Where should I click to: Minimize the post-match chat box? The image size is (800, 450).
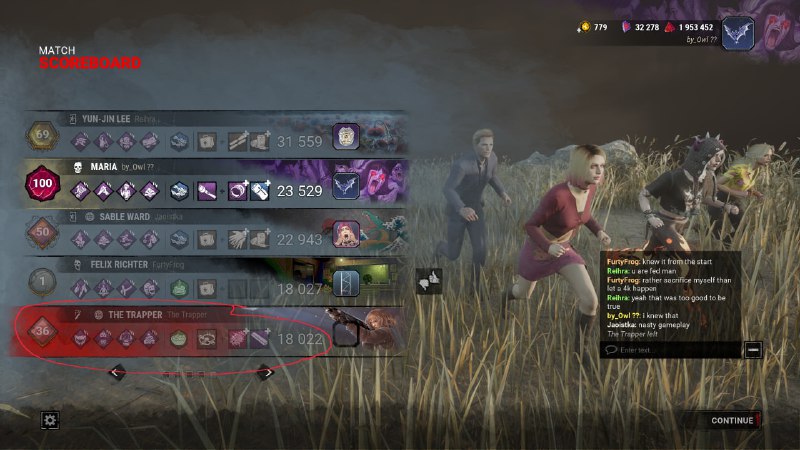pyautogui.click(x=753, y=349)
